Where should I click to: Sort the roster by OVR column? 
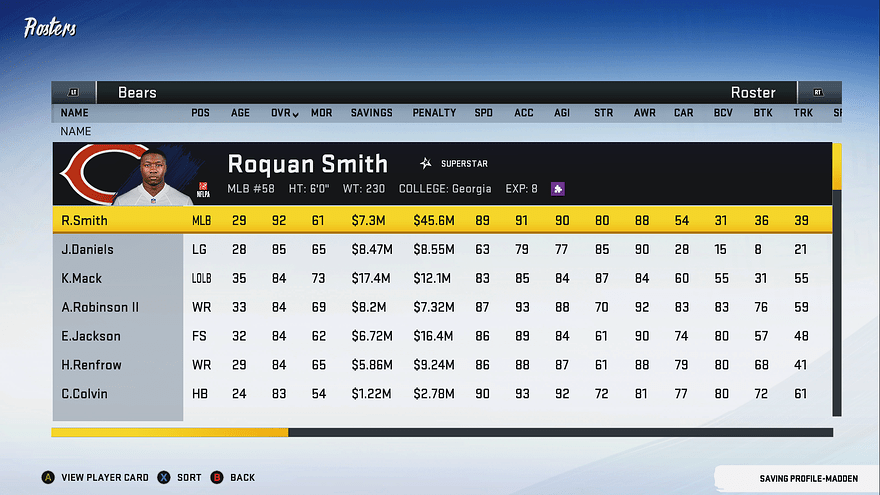coord(284,113)
